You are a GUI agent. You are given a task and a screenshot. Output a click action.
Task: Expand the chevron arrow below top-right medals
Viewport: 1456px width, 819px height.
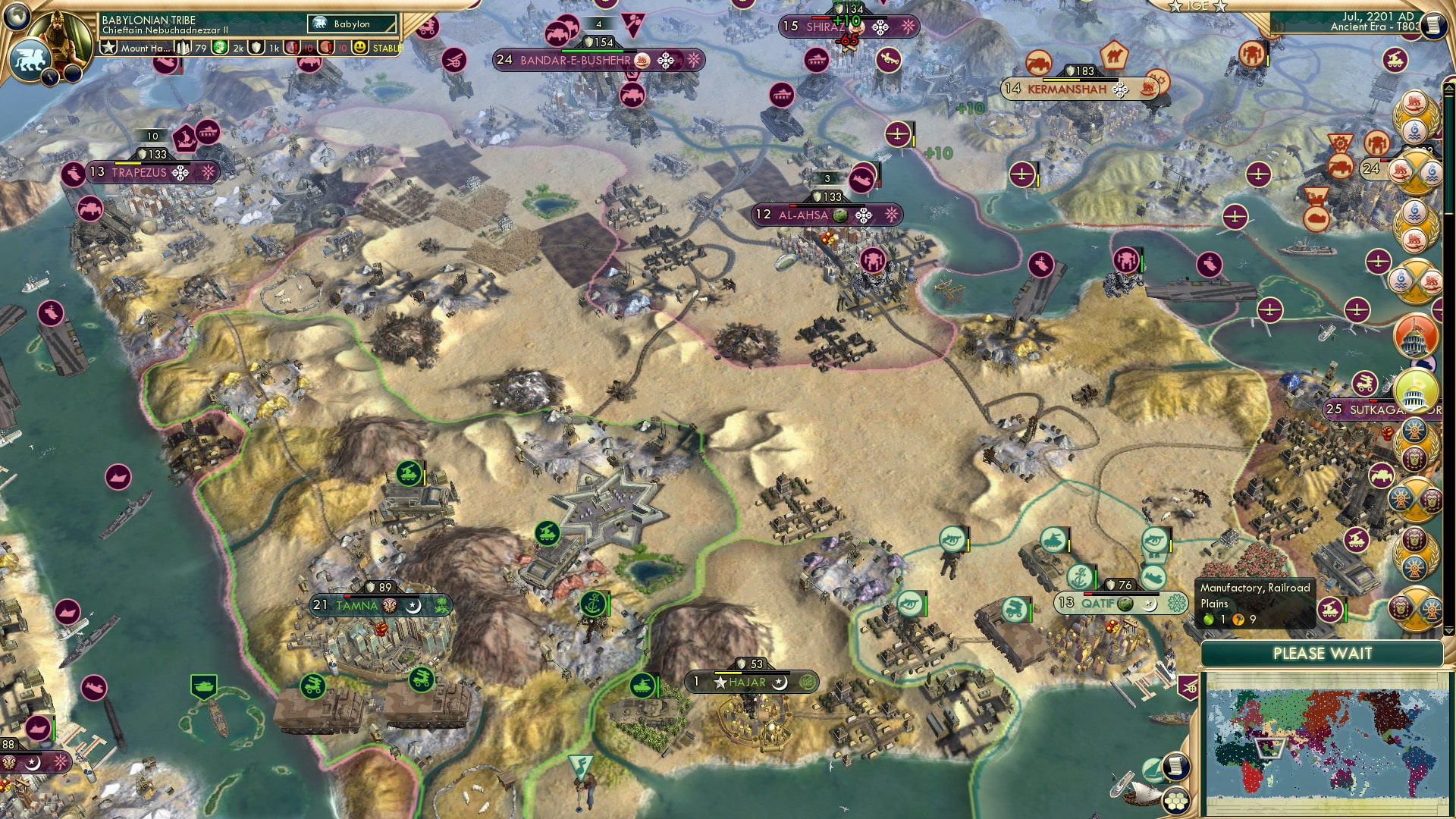click(1448, 630)
